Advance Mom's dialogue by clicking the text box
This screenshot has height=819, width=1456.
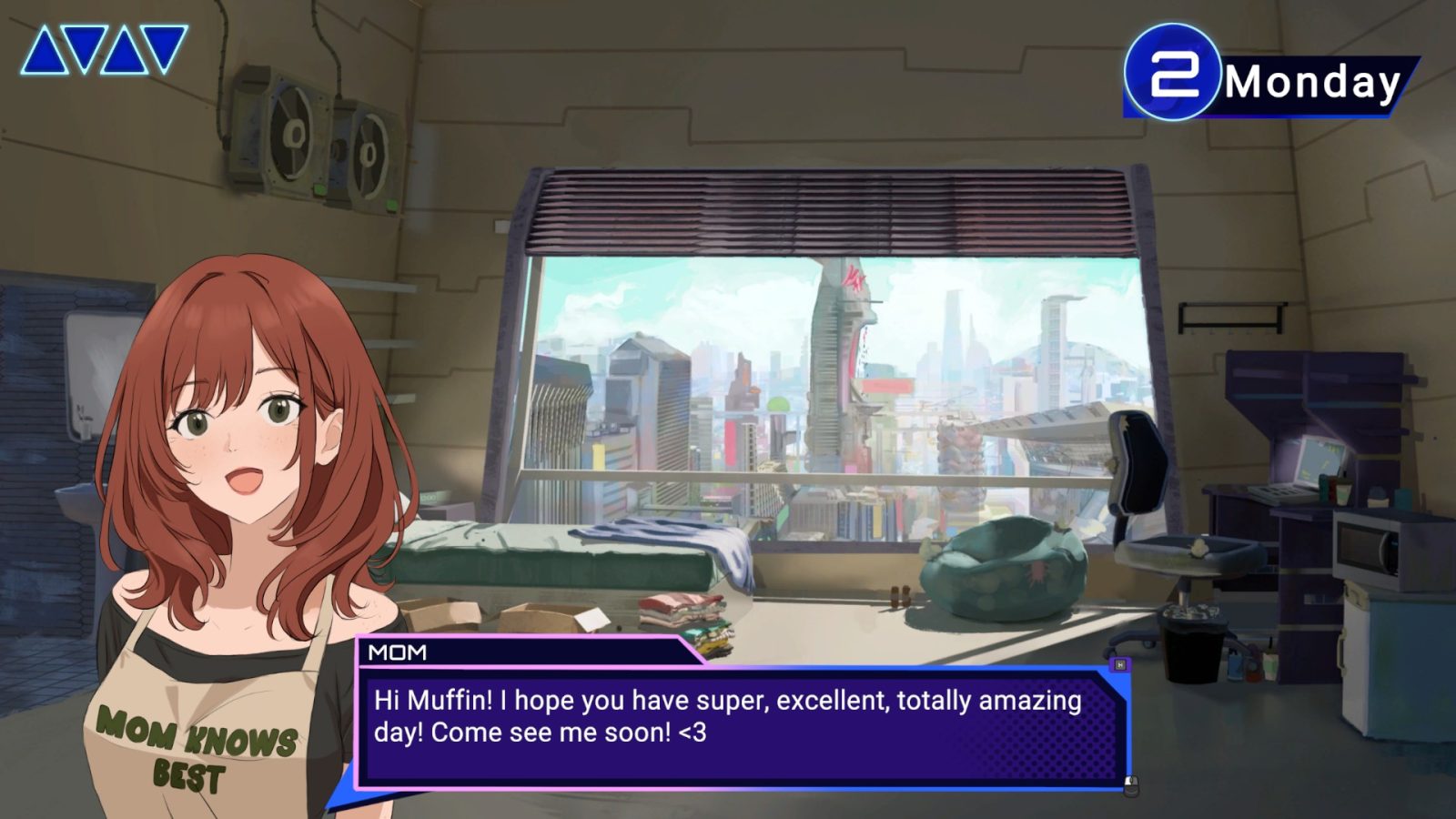click(742, 728)
